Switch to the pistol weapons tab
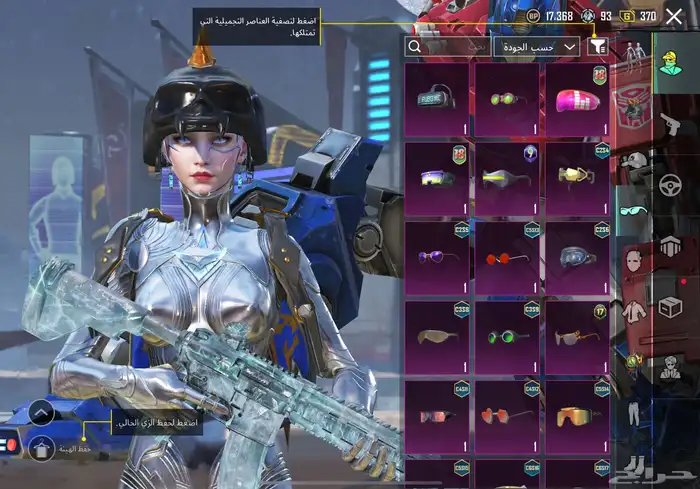This screenshot has height=489, width=700. tap(668, 124)
